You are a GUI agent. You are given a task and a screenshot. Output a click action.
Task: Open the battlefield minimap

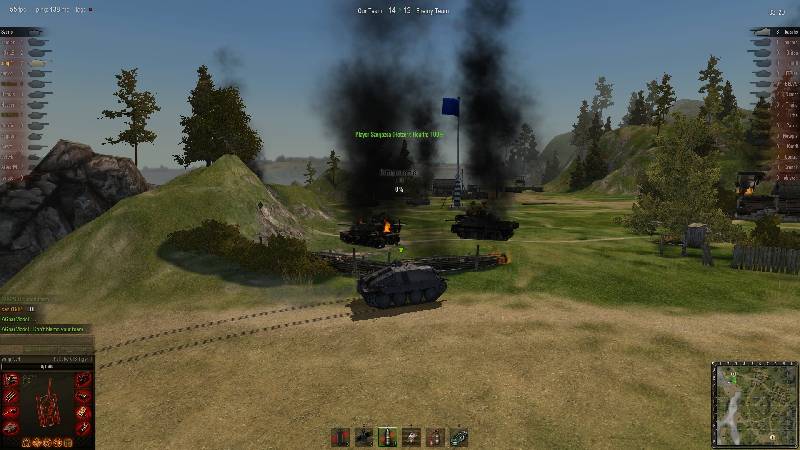pyautogui.click(x=755, y=404)
